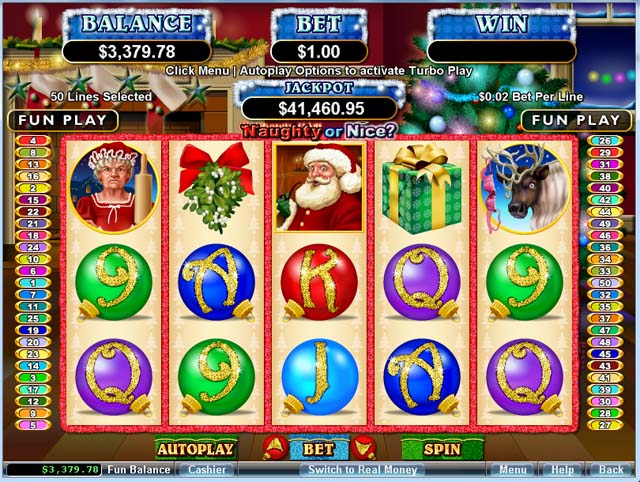Screen dimensions: 640x482
Task: Show the Help page
Action: pyautogui.click(x=563, y=469)
